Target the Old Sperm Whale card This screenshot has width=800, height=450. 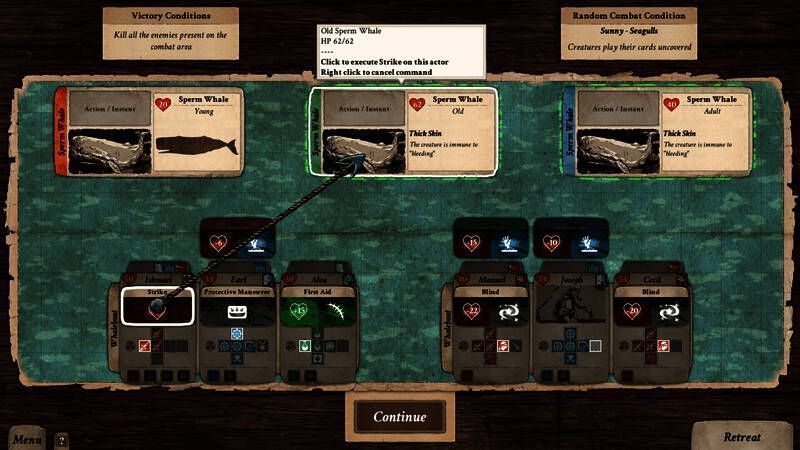point(403,131)
